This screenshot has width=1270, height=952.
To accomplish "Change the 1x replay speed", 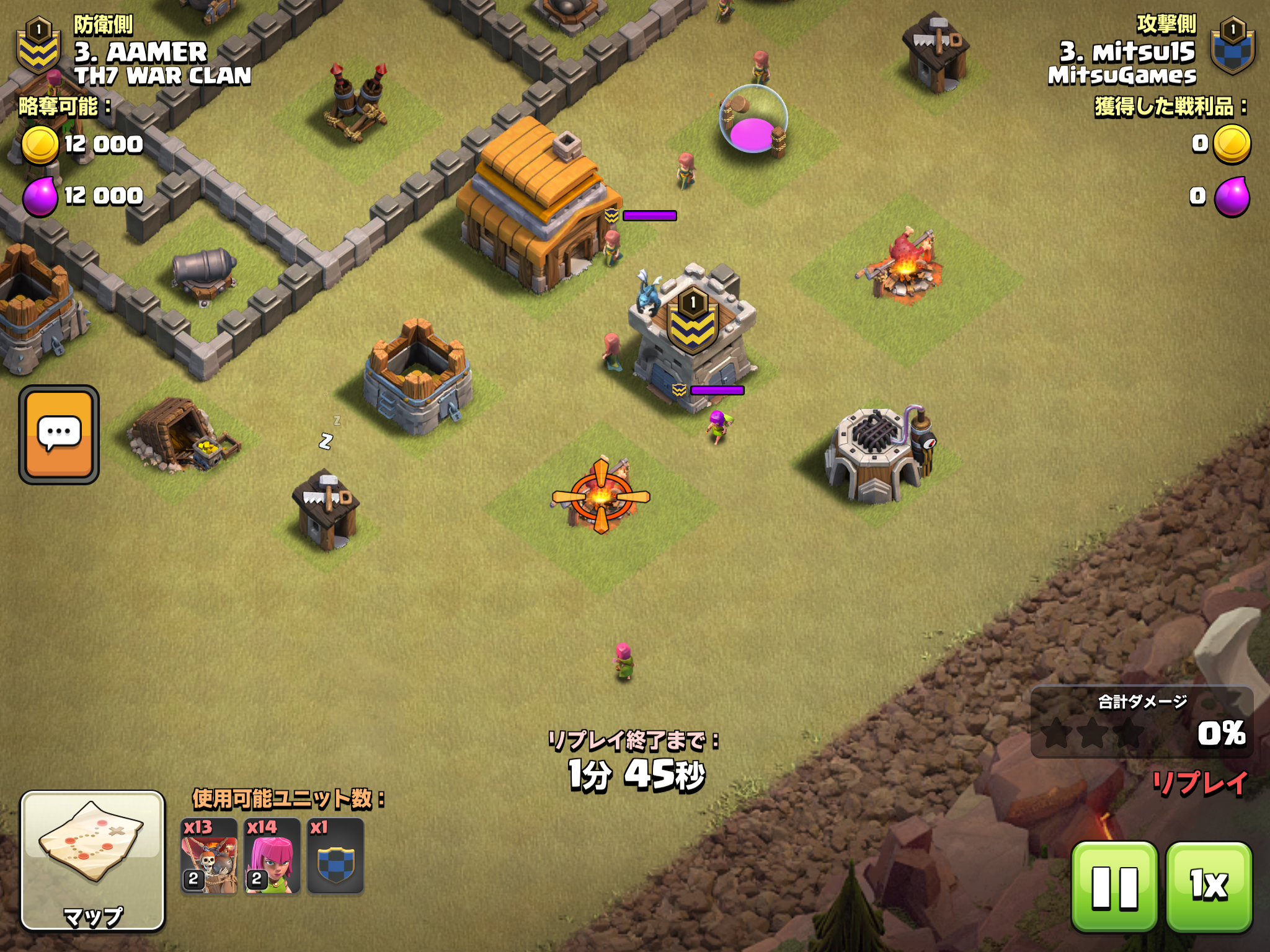I will click(1209, 886).
